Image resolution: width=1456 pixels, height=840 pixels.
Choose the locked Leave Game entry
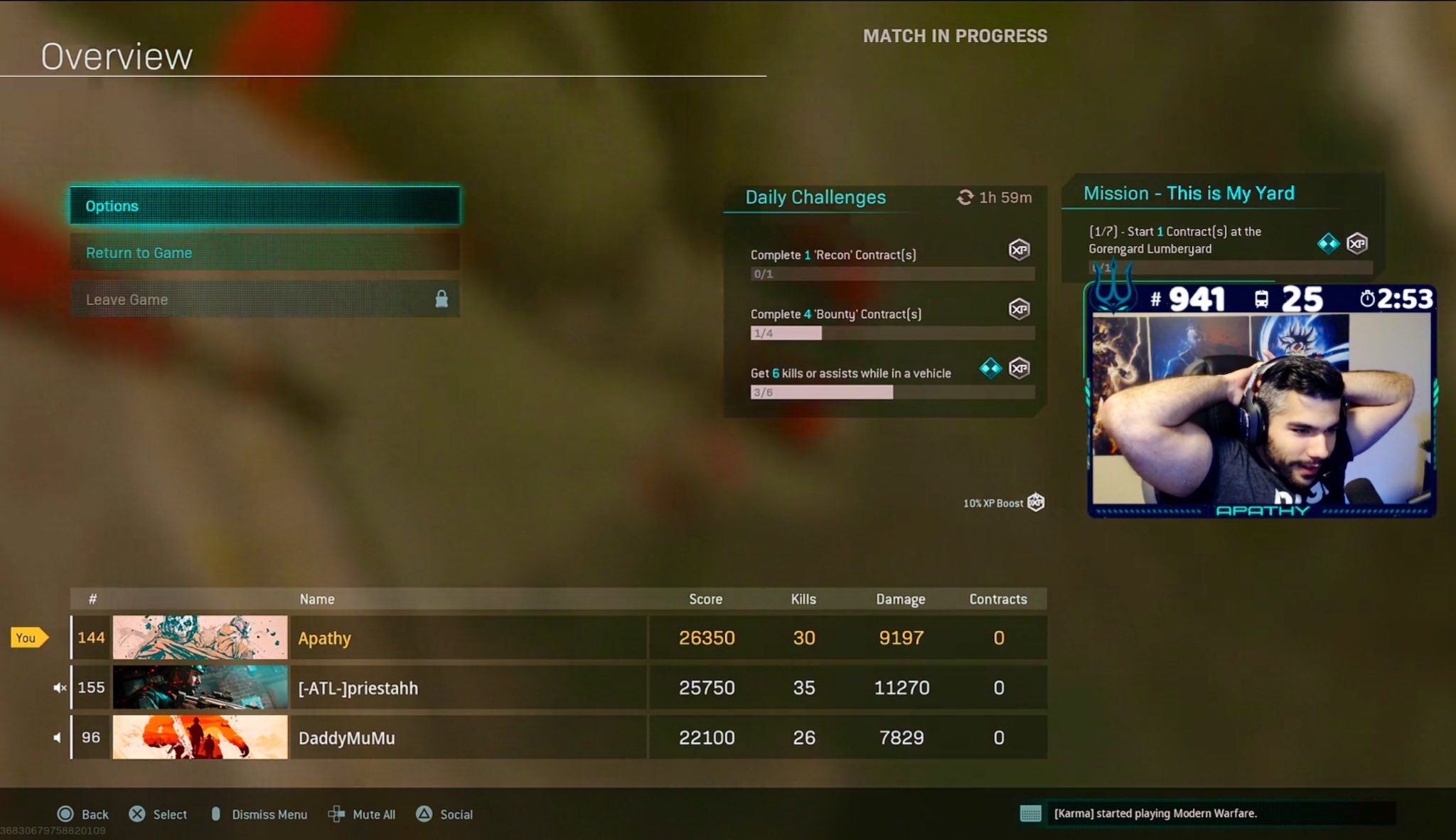(264, 299)
